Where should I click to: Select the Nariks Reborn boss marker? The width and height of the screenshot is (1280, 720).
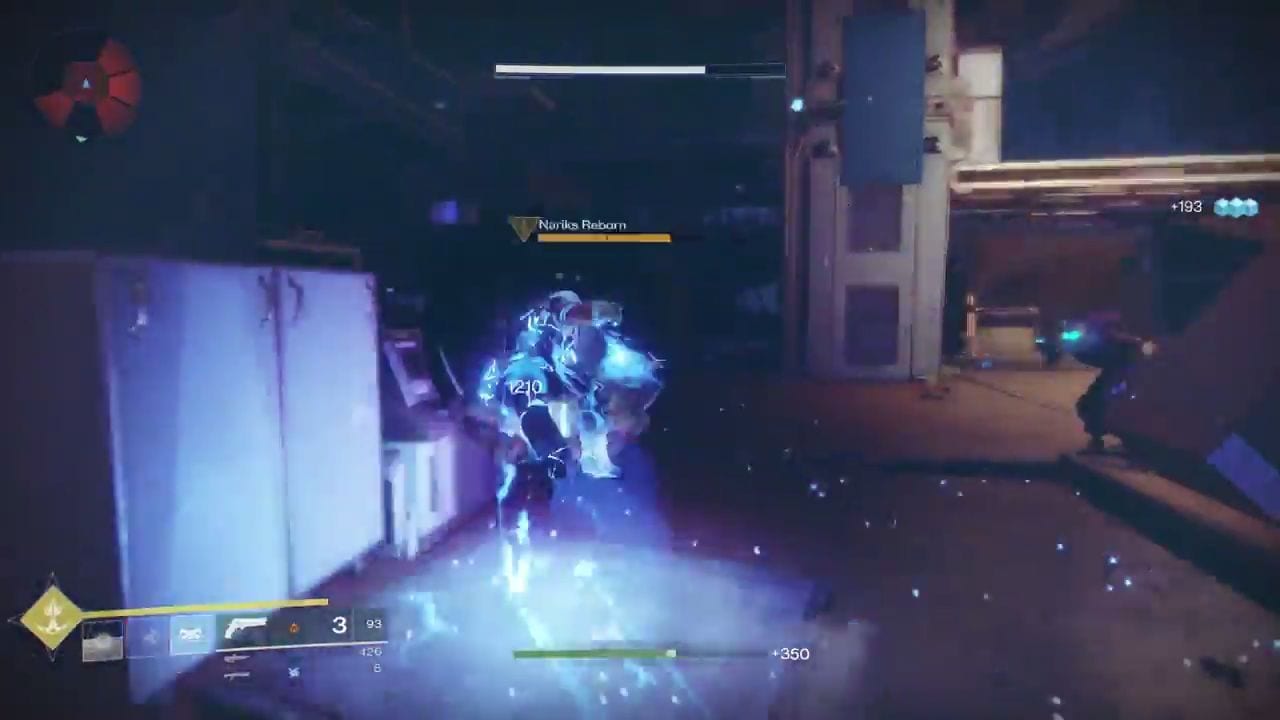click(x=522, y=229)
